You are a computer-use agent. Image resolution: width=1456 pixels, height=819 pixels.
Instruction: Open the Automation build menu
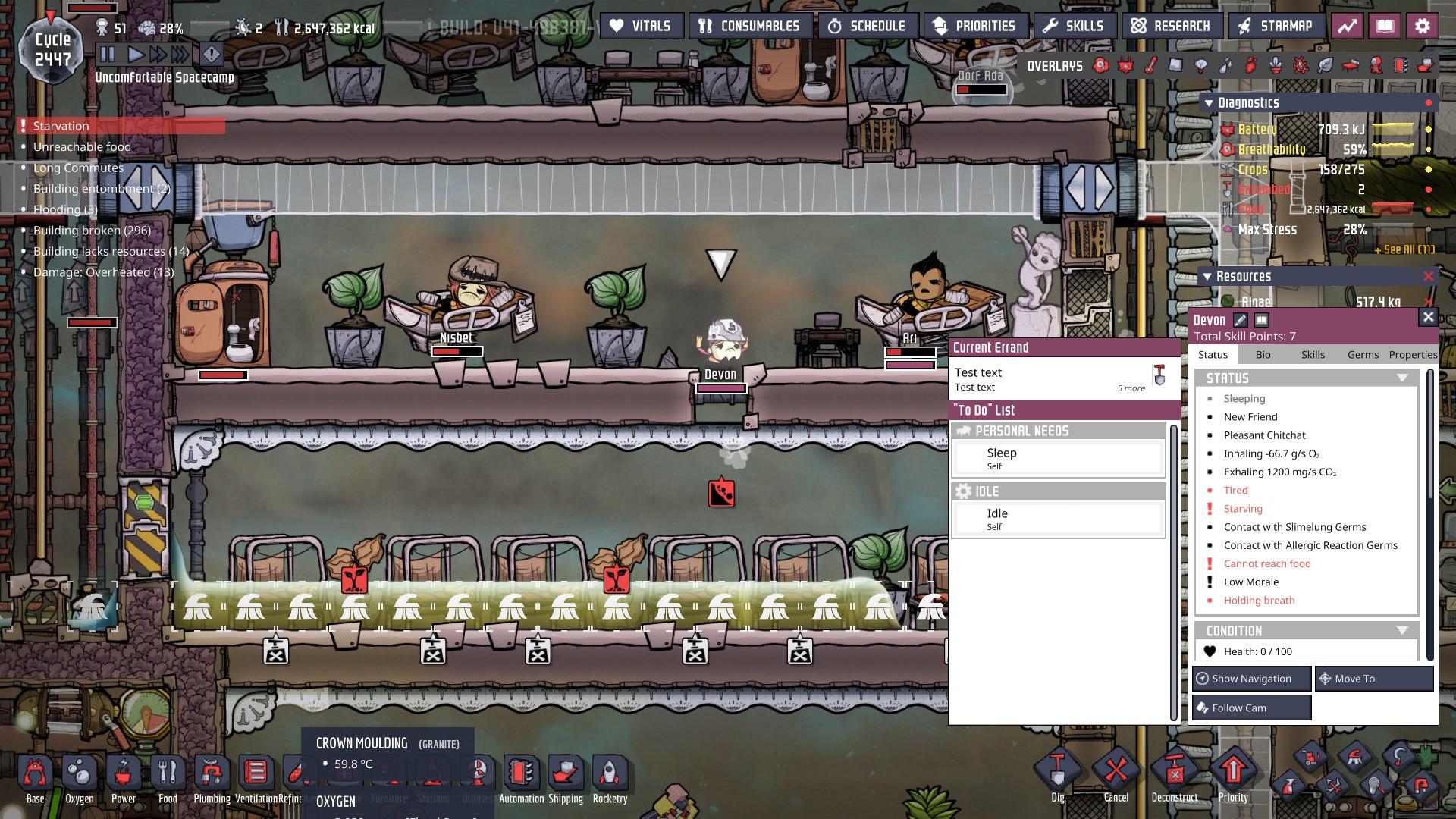point(521,773)
